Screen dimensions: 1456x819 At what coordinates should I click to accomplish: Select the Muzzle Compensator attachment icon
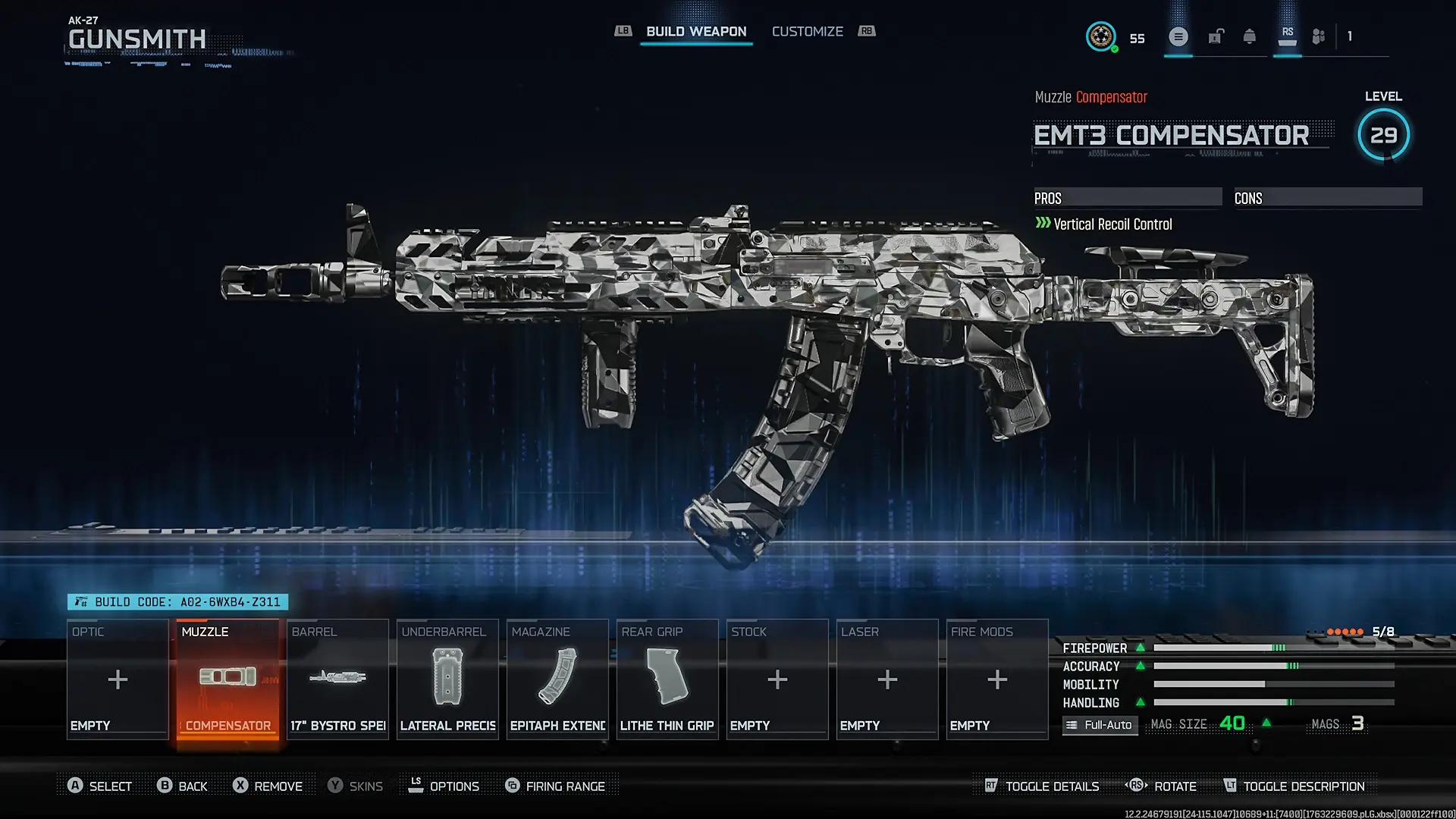click(x=227, y=677)
